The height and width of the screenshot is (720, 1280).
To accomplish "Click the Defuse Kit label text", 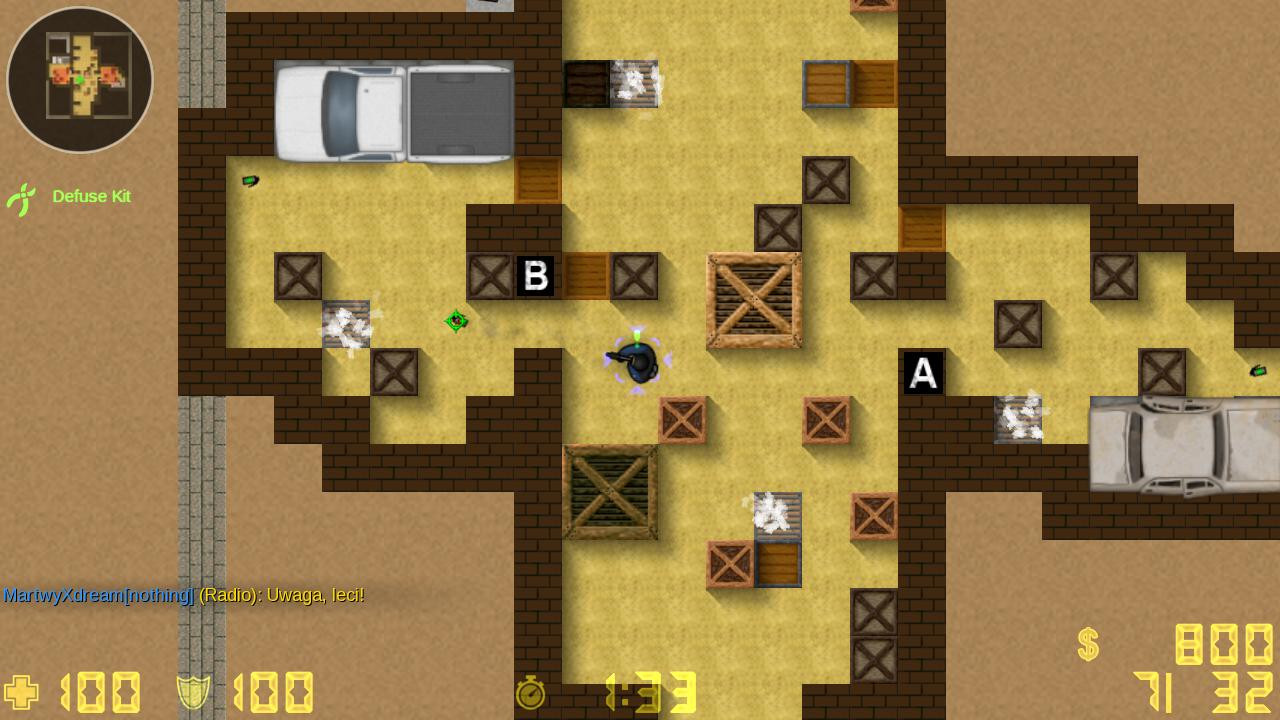I will (91, 197).
